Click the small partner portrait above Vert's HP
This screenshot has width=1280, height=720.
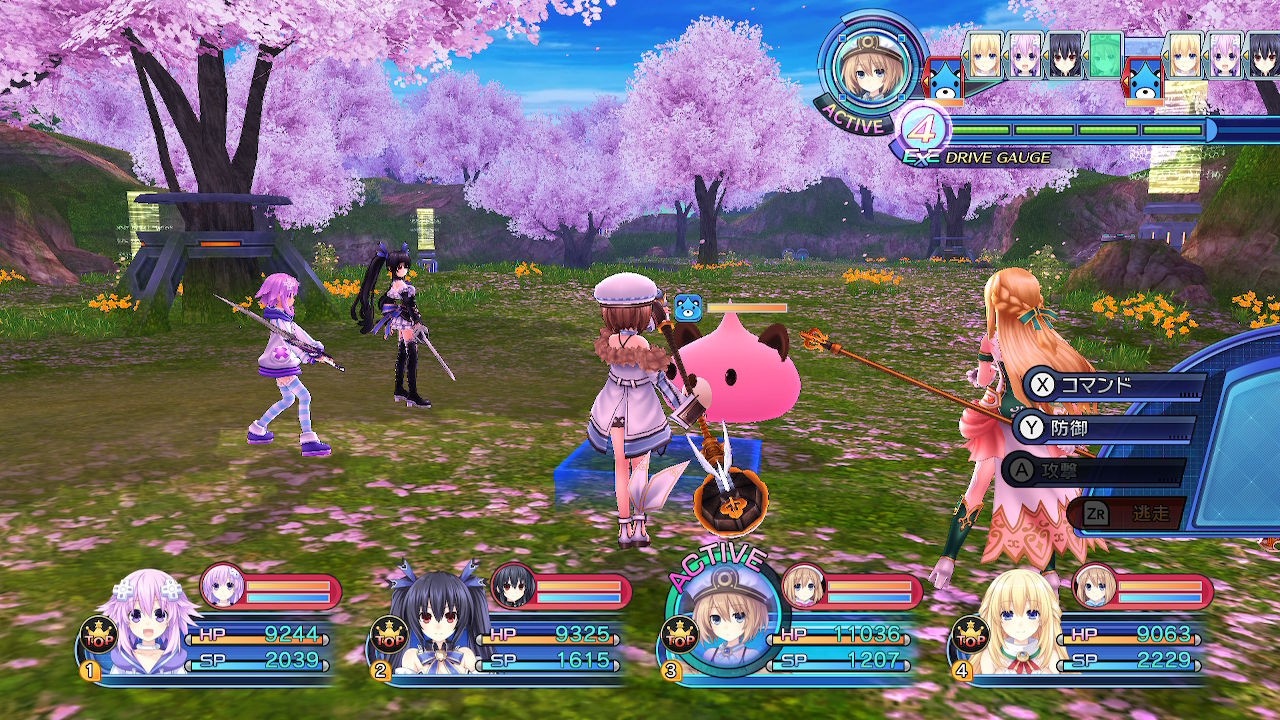point(1095,587)
